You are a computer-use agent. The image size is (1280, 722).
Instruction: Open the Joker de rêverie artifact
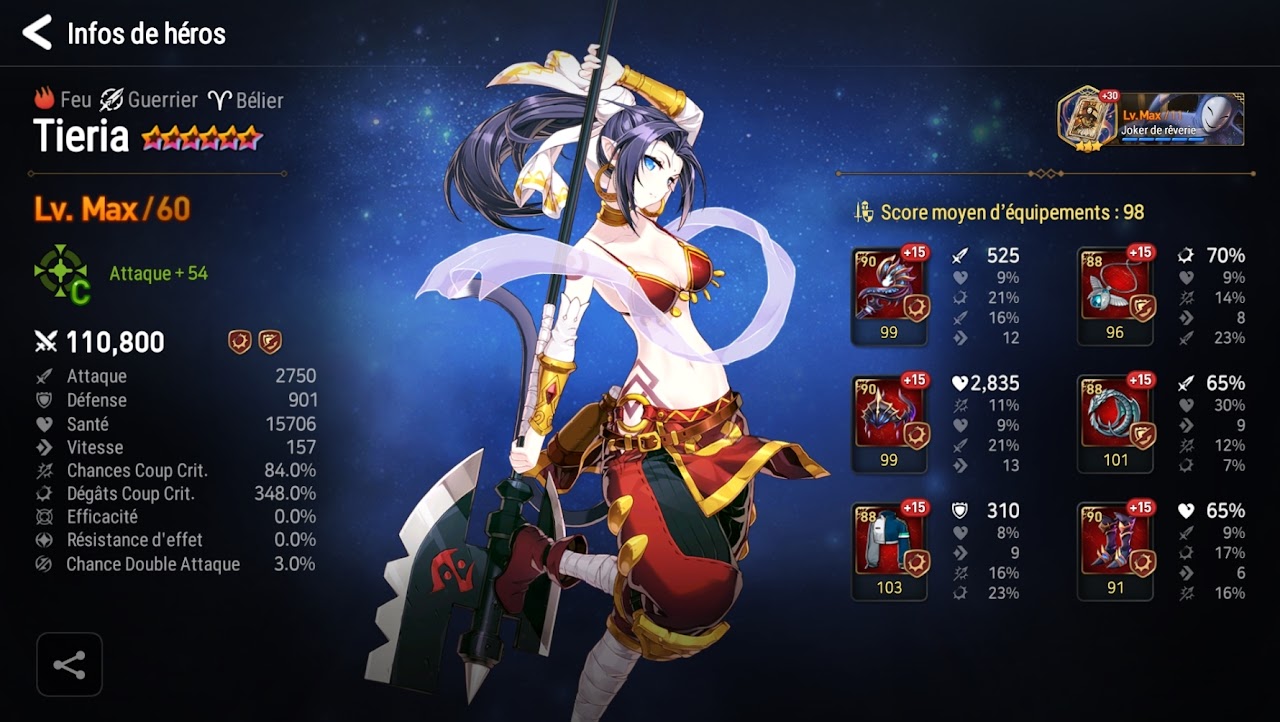[x=1151, y=118]
